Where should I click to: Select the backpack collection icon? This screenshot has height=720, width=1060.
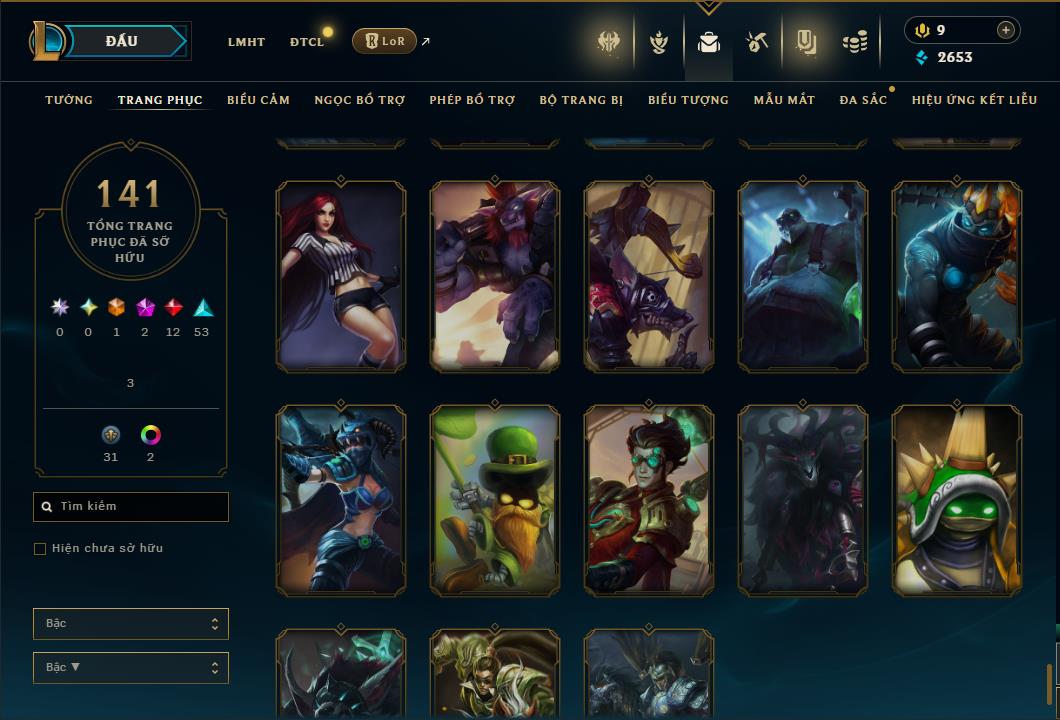pos(709,42)
